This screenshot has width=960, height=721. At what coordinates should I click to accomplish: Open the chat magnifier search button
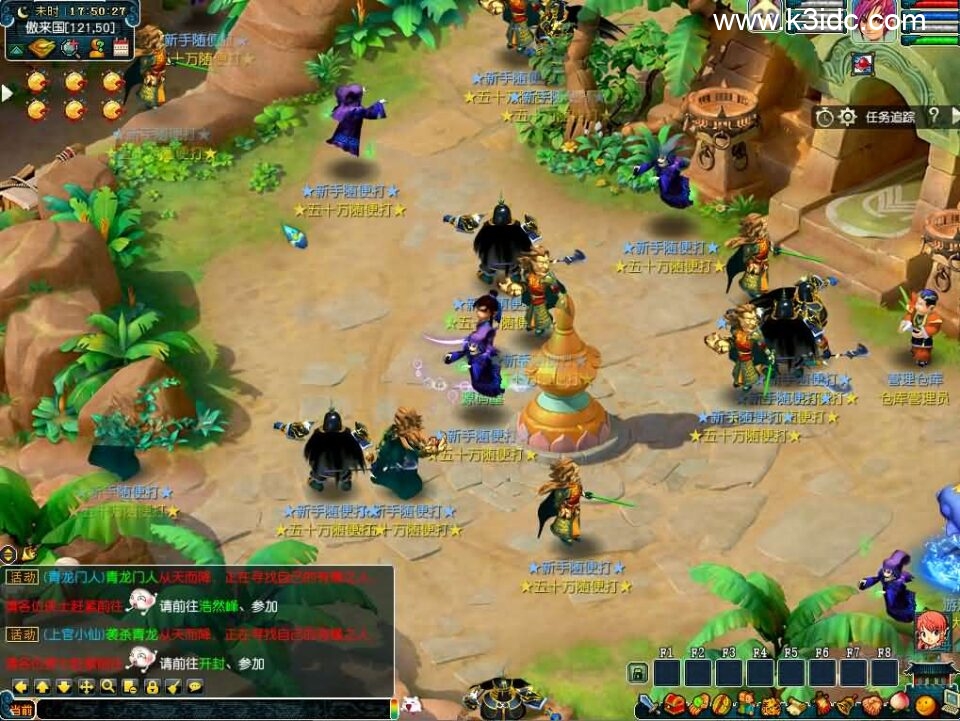[108, 687]
